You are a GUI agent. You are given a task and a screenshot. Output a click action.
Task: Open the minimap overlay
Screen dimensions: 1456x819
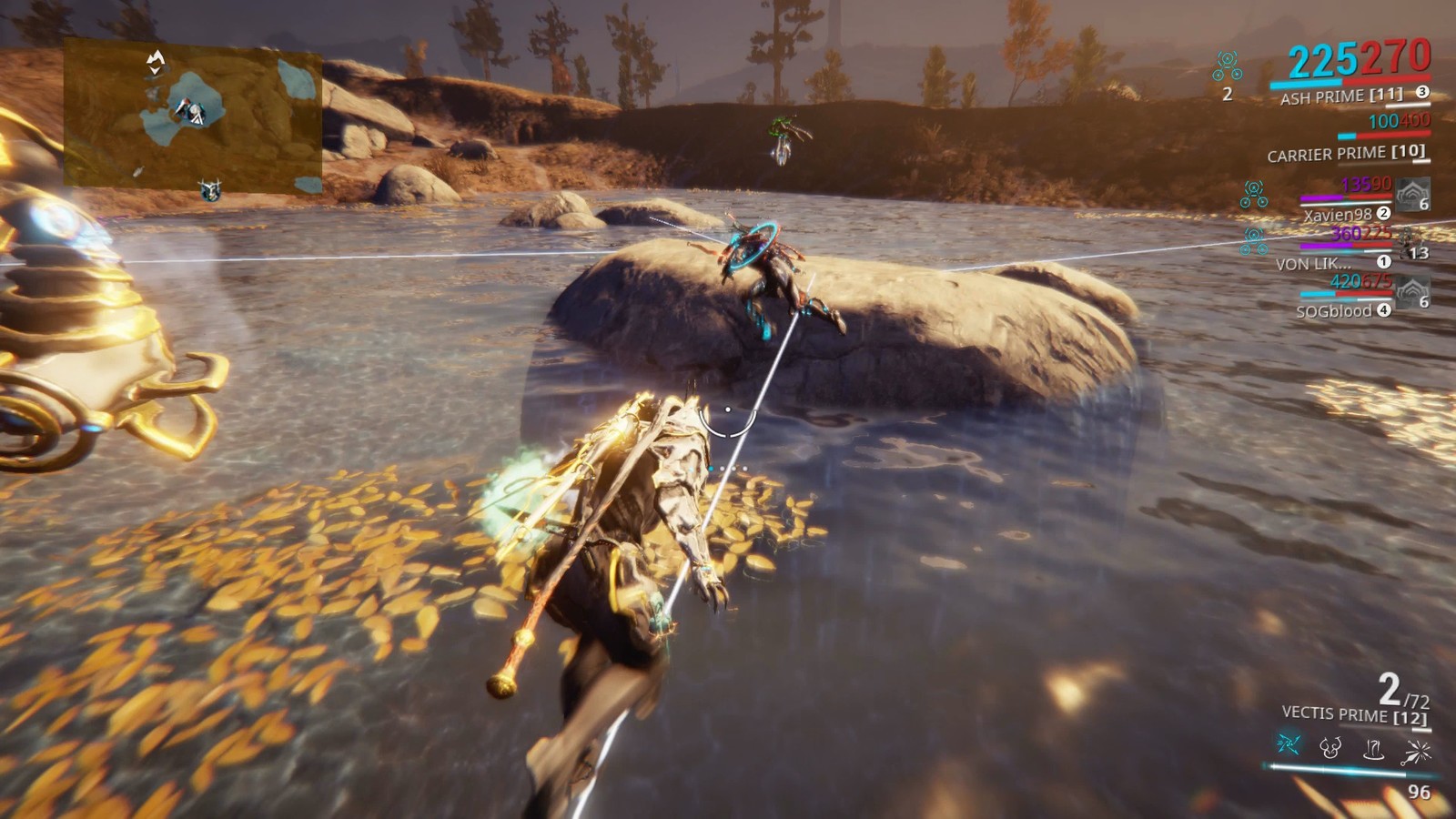point(193,116)
